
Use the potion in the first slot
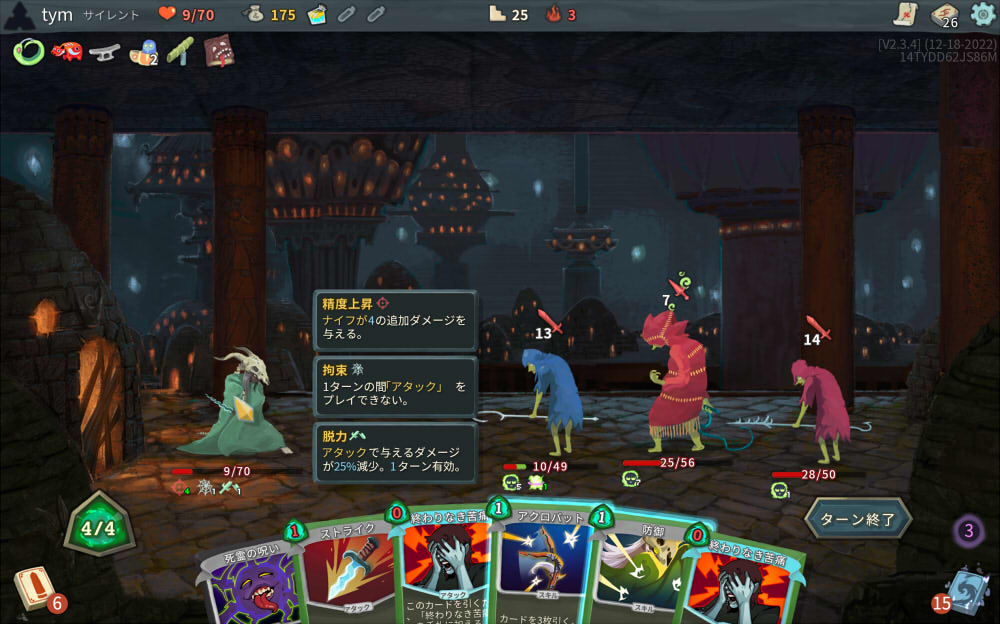[x=317, y=15]
